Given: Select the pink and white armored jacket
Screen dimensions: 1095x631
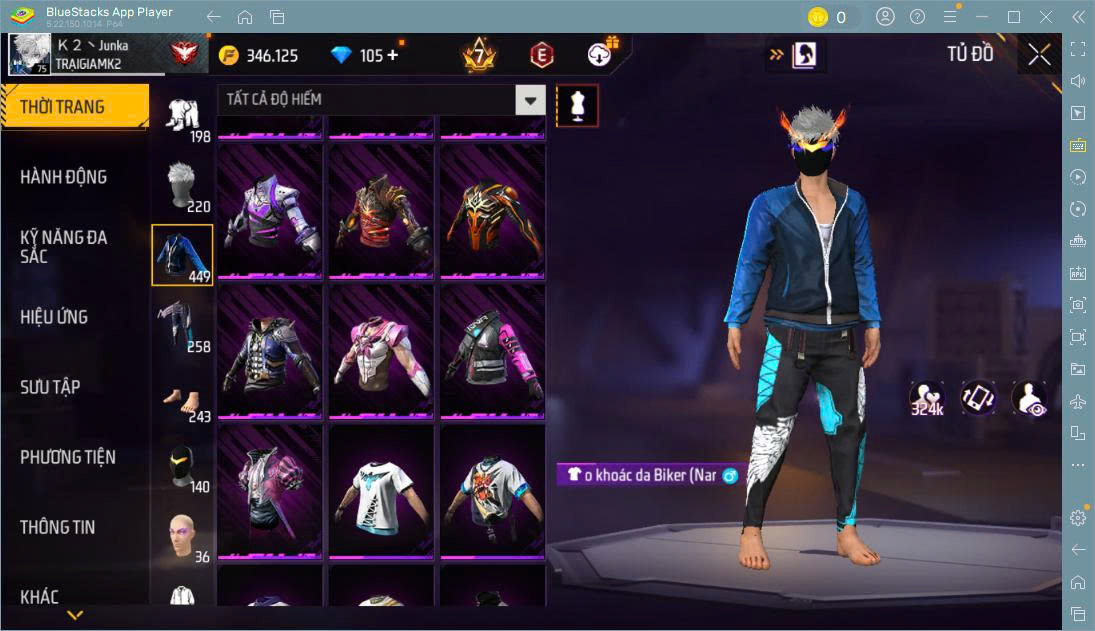Looking at the screenshot, I should pyautogui.click(x=381, y=351).
